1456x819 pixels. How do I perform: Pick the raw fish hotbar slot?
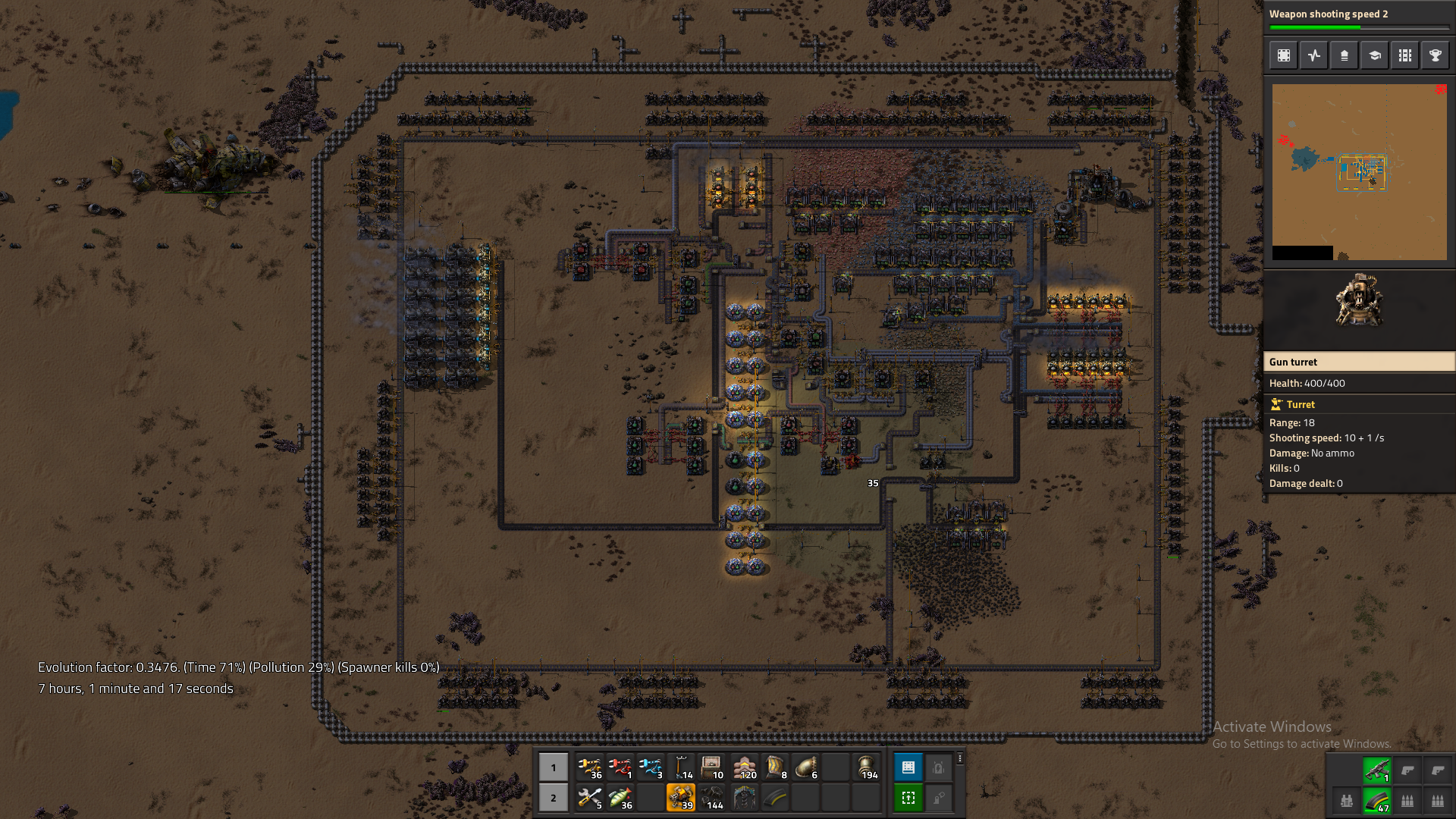pyautogui.click(x=620, y=798)
